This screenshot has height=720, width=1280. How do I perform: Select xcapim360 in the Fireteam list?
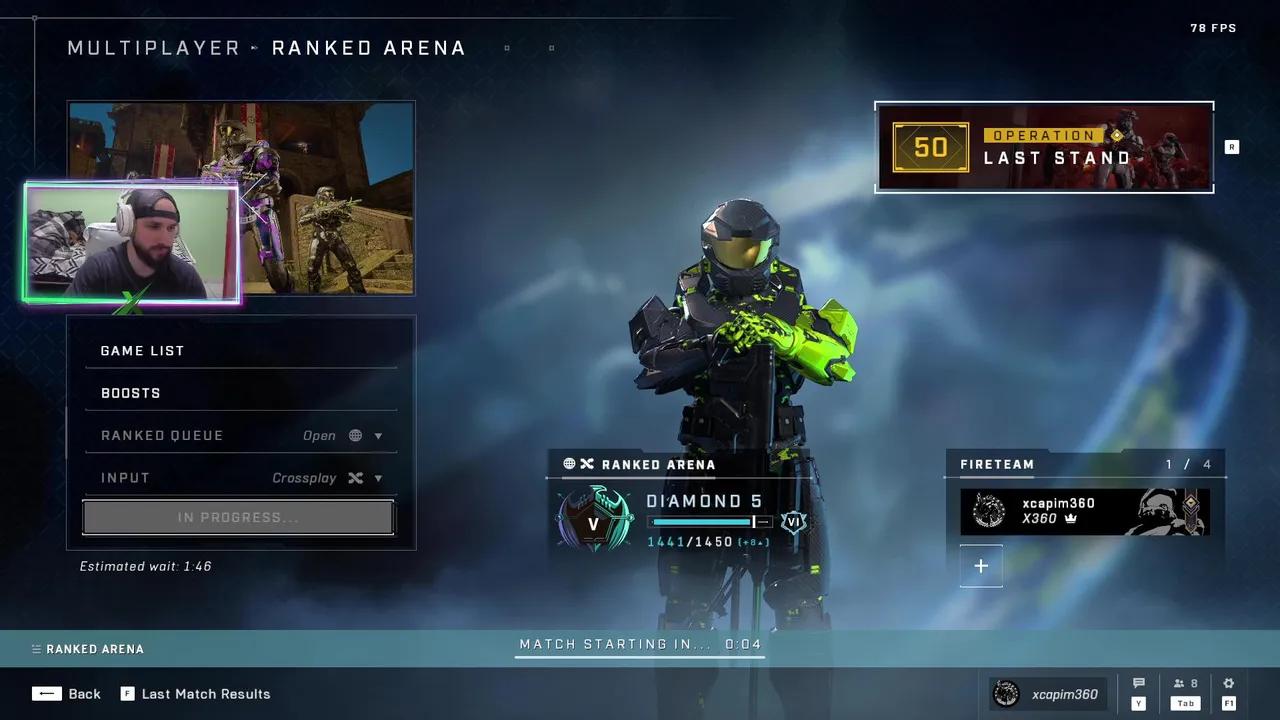1084,511
